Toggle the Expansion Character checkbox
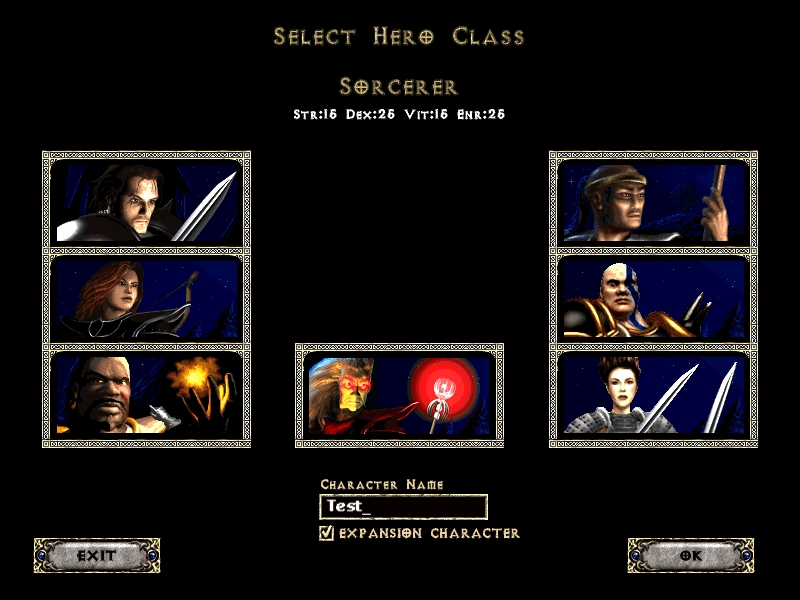This screenshot has height=600, width=800. [x=326, y=533]
